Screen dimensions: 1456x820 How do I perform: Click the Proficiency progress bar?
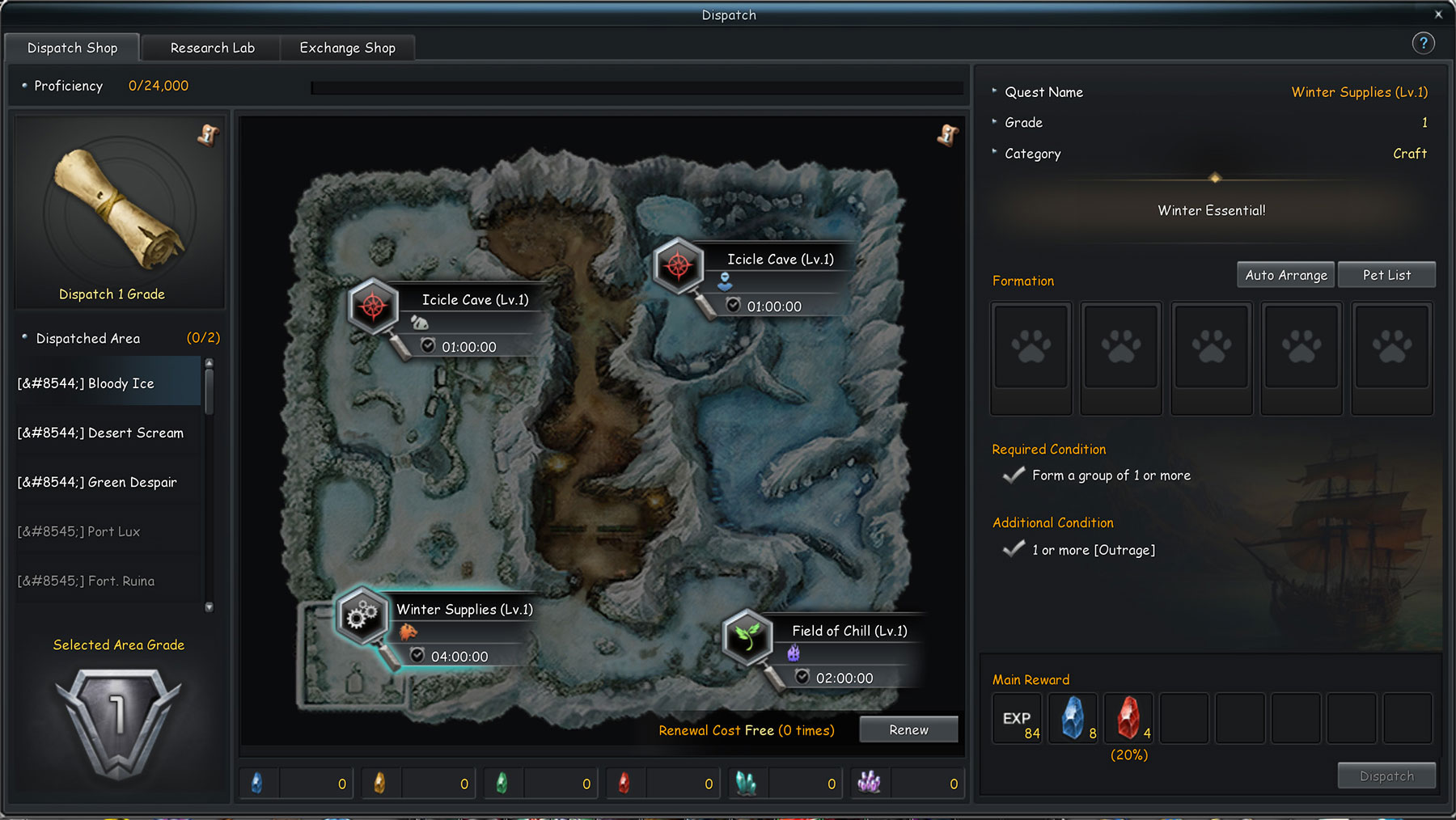coord(635,87)
